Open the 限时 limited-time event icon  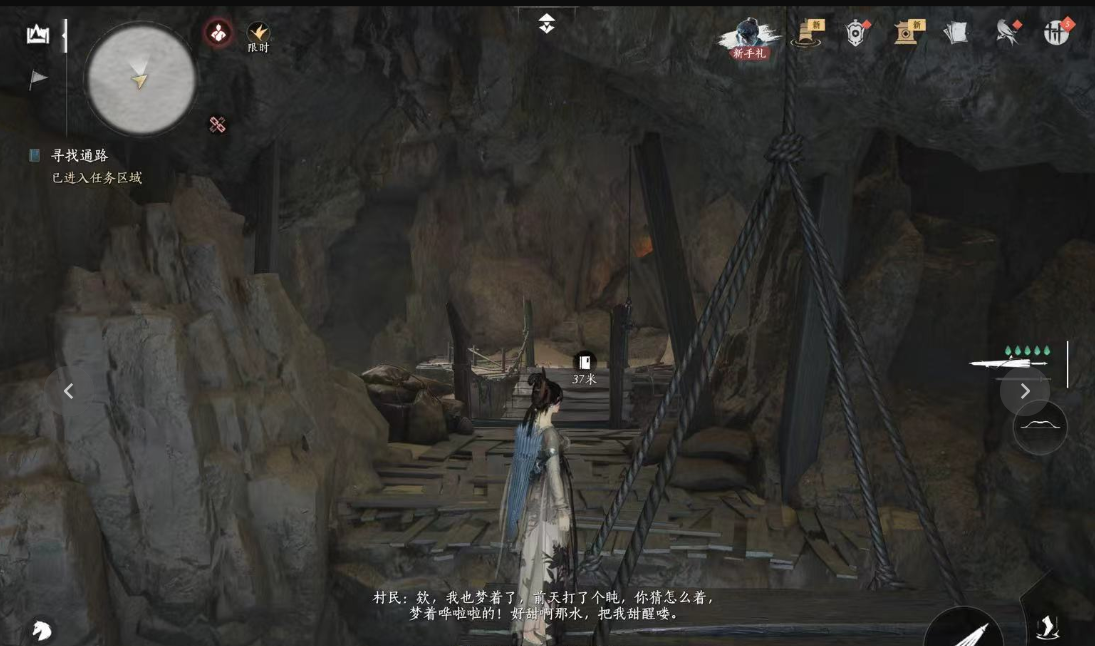pyautogui.click(x=258, y=36)
